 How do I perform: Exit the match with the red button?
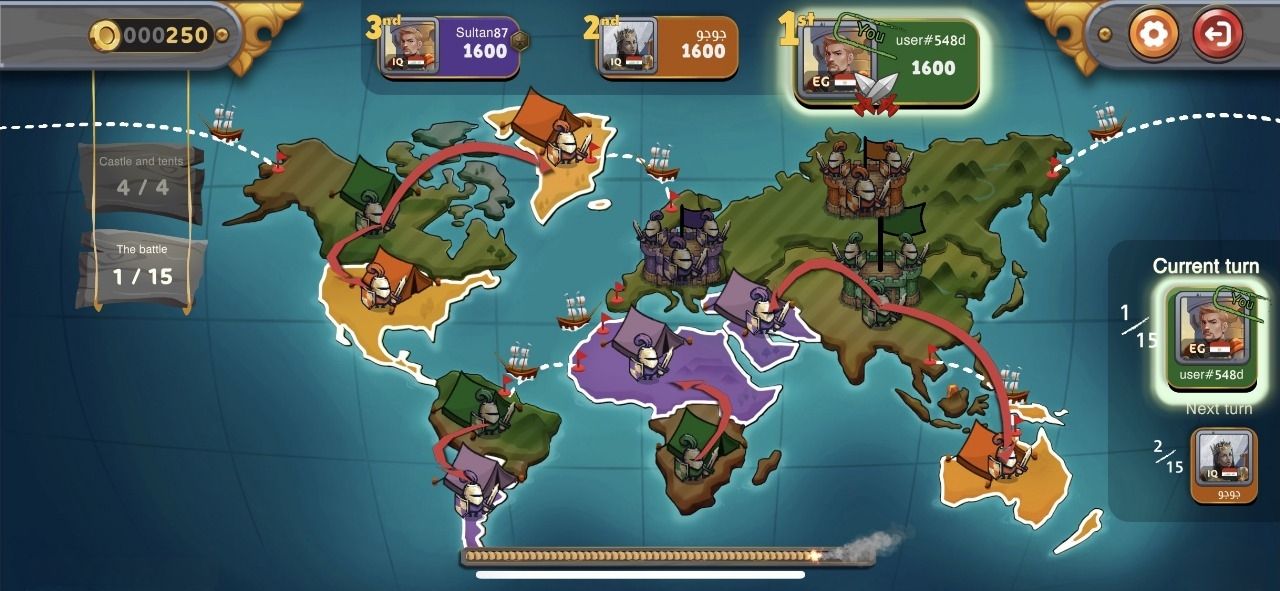point(1217,35)
